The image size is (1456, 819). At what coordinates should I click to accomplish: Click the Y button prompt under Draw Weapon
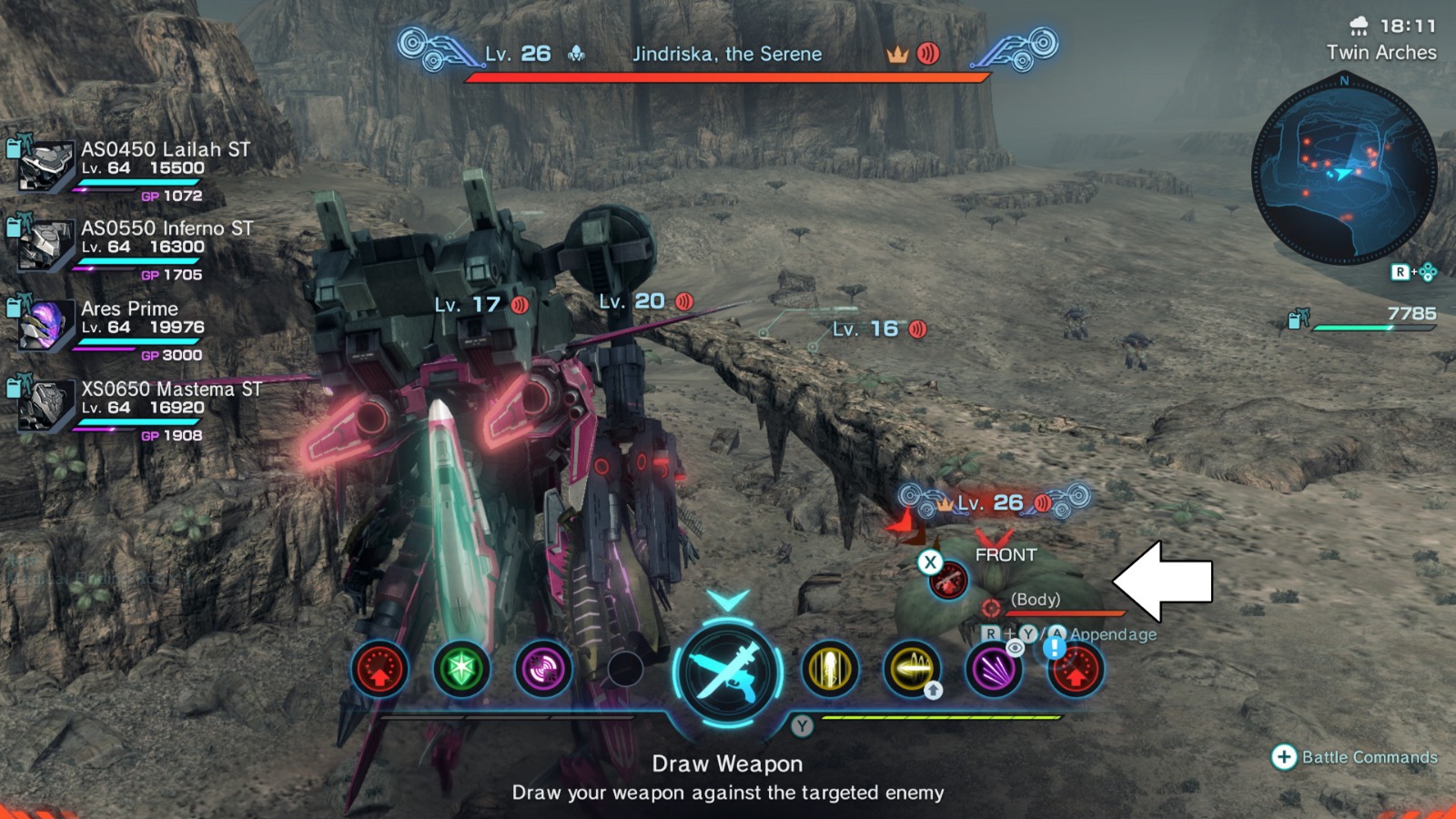[802, 725]
